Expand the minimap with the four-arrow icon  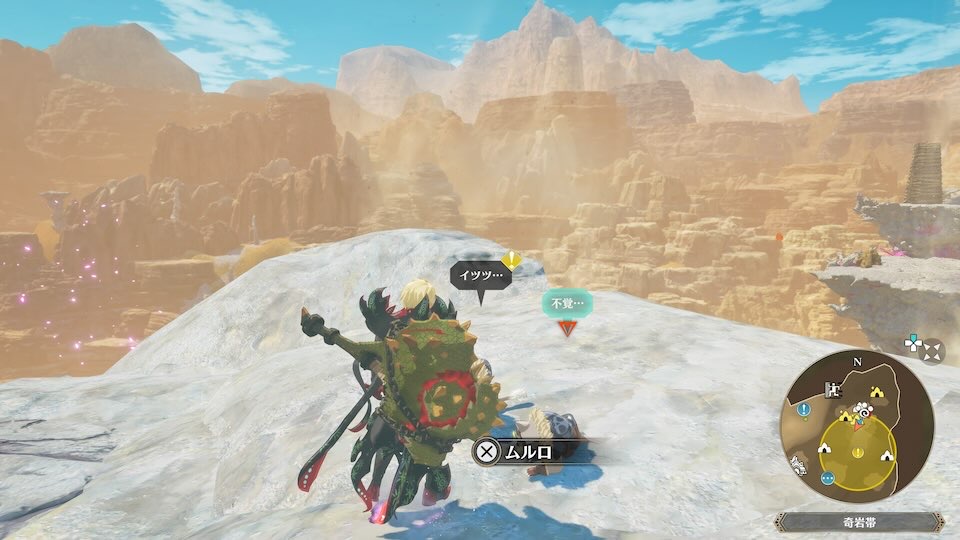point(931,351)
